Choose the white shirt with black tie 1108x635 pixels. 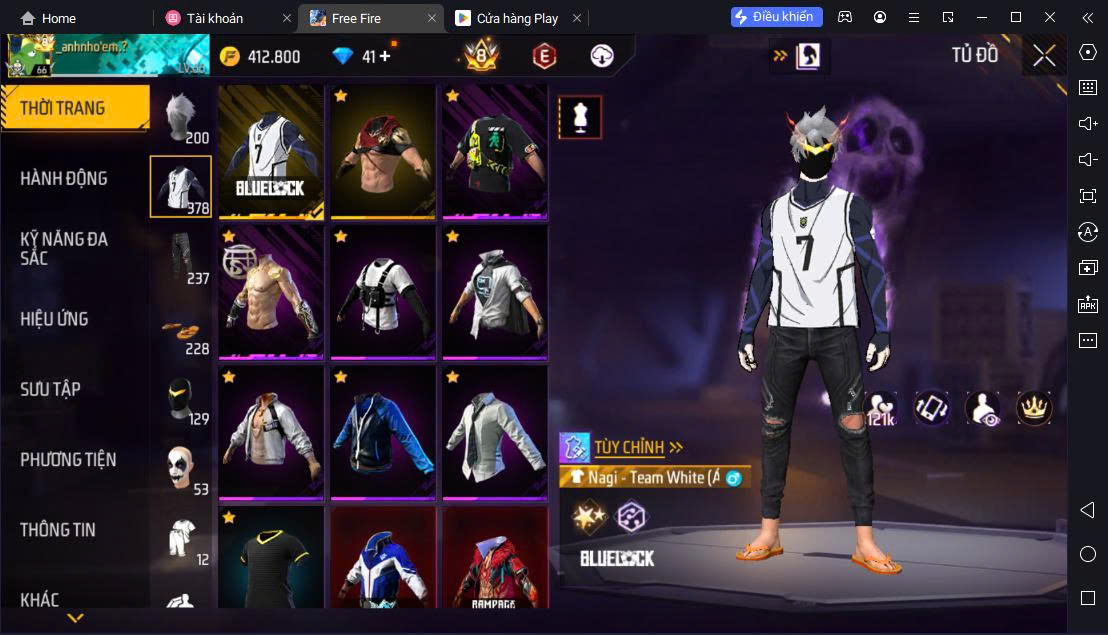(495, 432)
